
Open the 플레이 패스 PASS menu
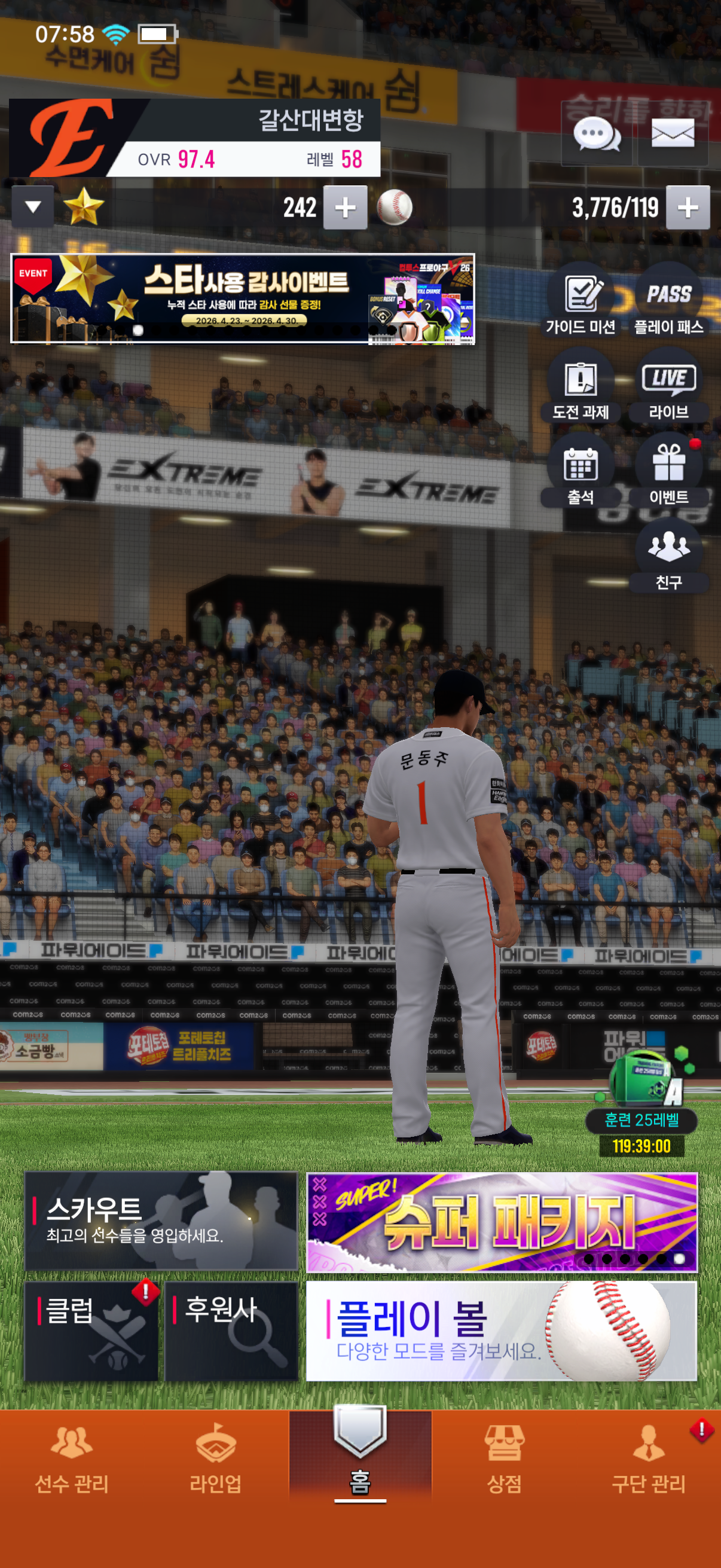668,300
